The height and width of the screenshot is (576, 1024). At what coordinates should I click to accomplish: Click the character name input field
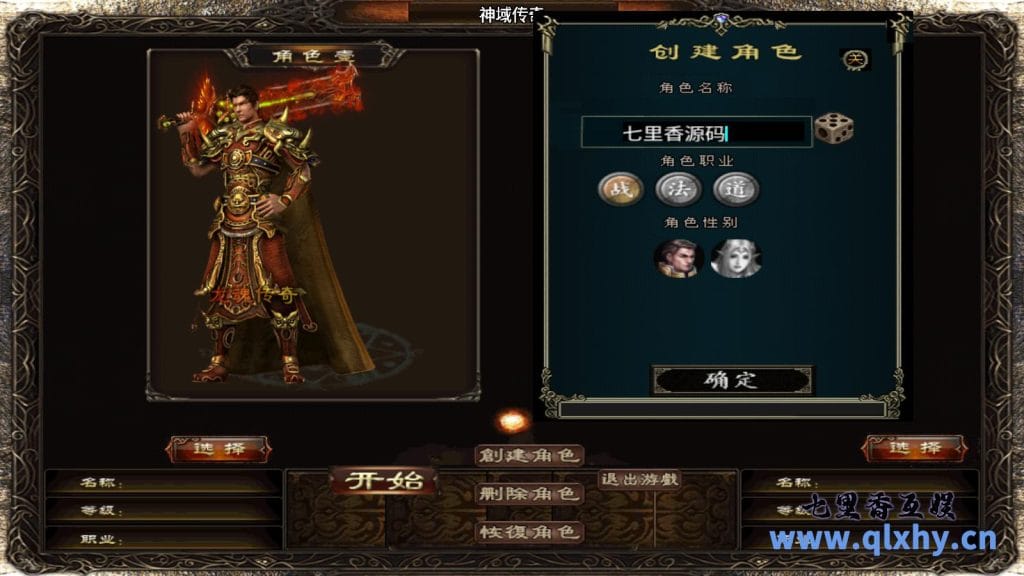696,132
